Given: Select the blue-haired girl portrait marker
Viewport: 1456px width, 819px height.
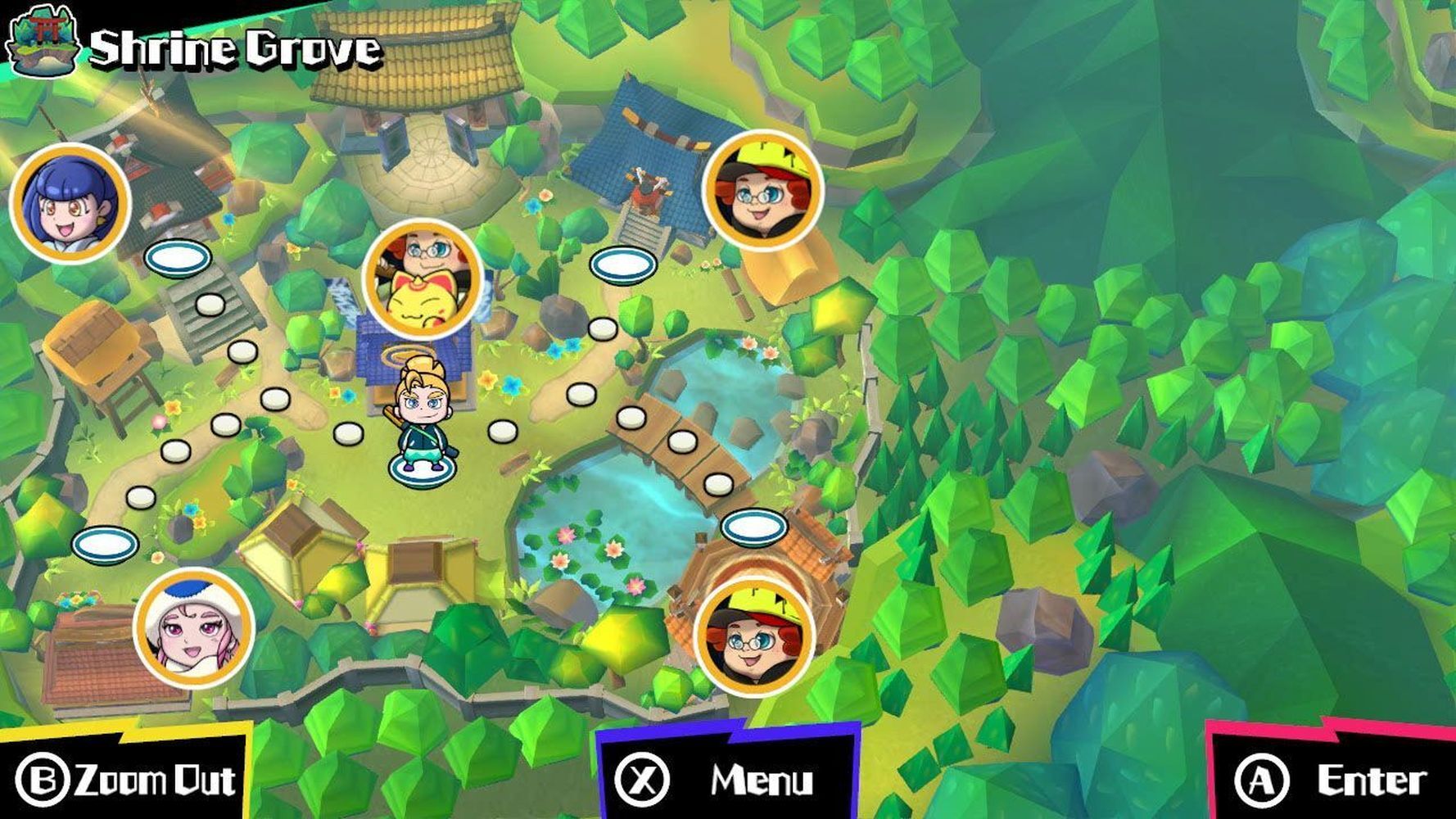Looking at the screenshot, I should tap(70, 202).
